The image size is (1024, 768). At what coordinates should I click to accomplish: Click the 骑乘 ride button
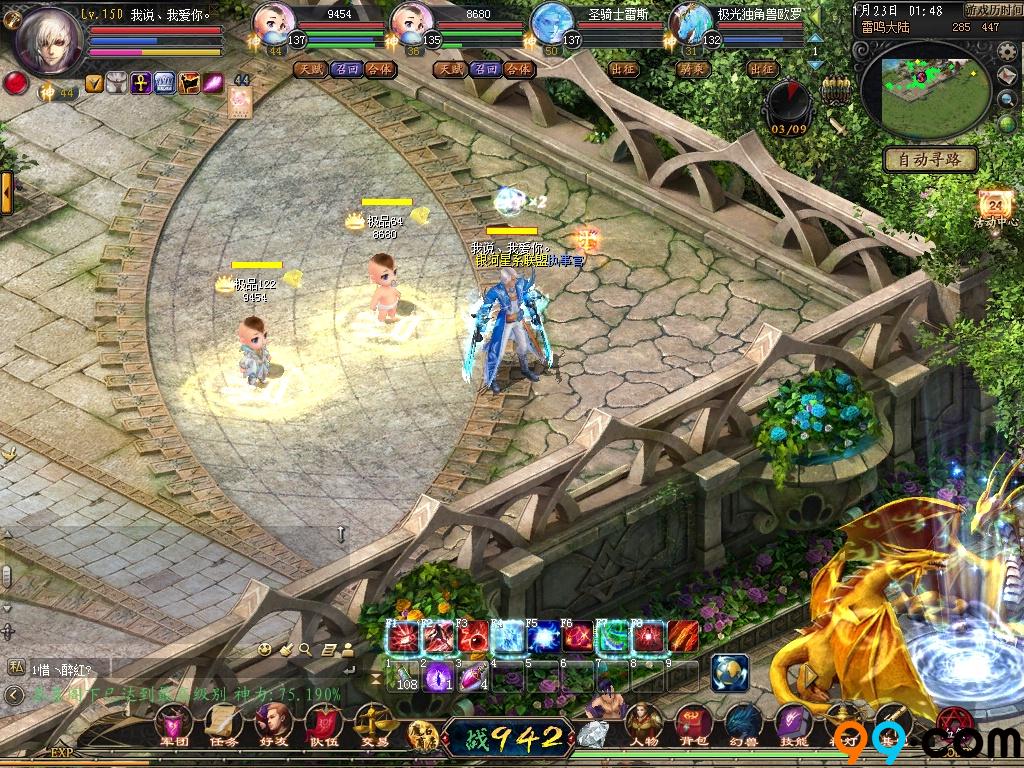692,69
